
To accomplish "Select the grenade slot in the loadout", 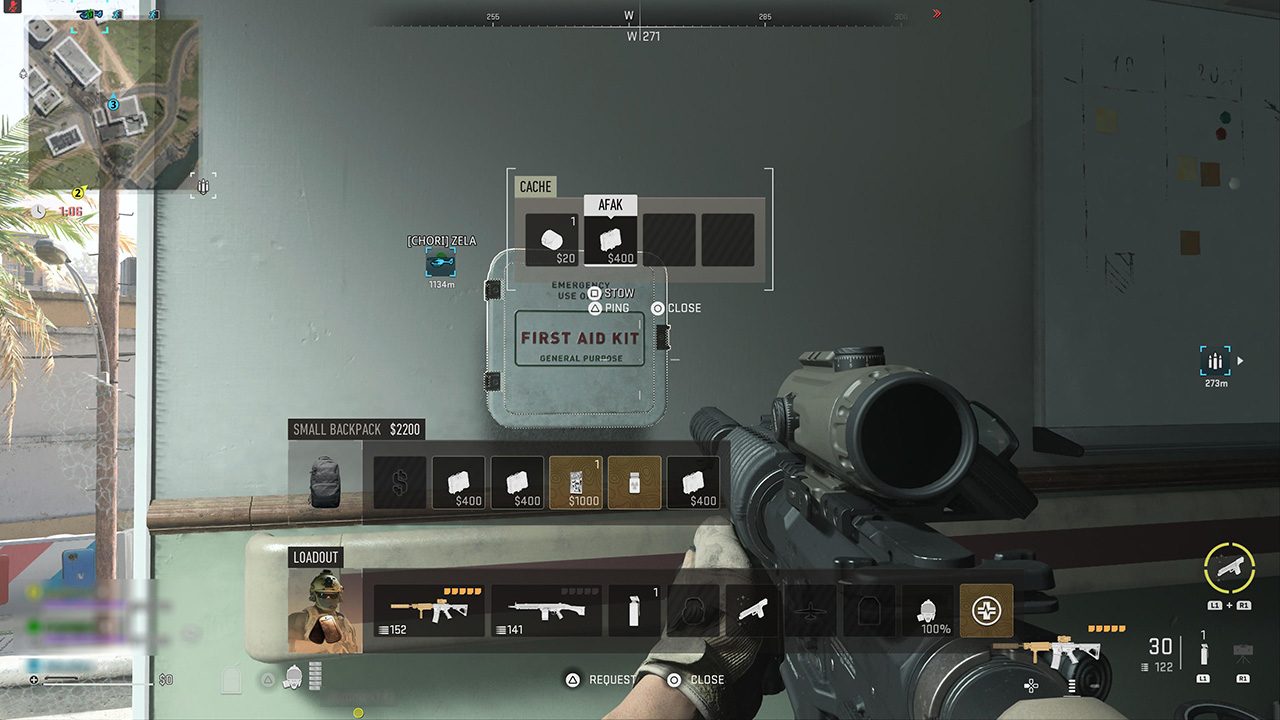I will (636, 608).
